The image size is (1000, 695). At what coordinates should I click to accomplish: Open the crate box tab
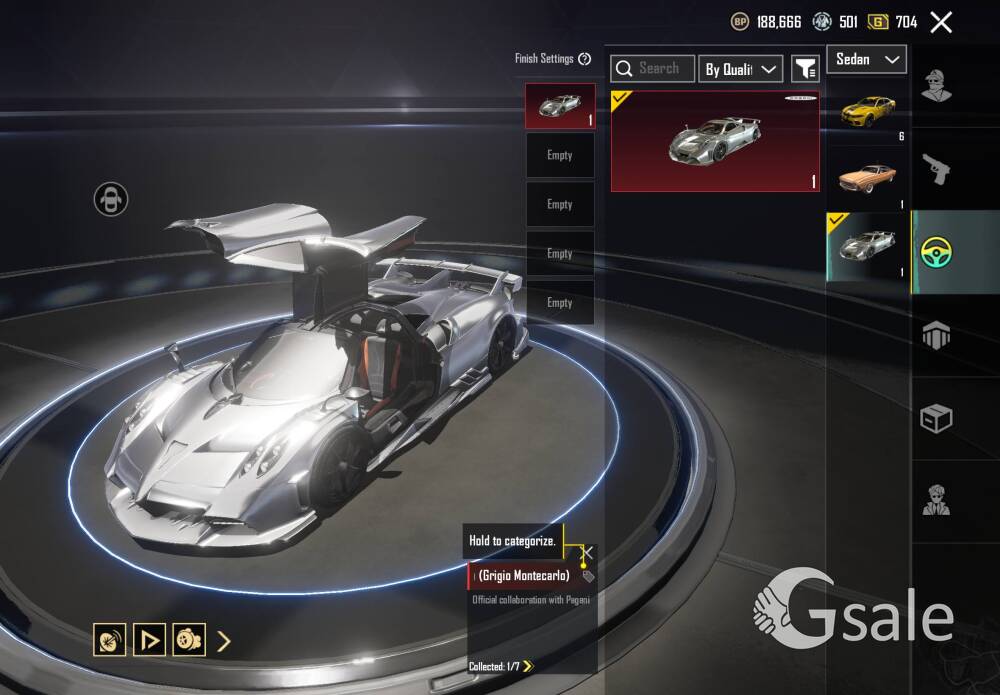click(x=936, y=419)
